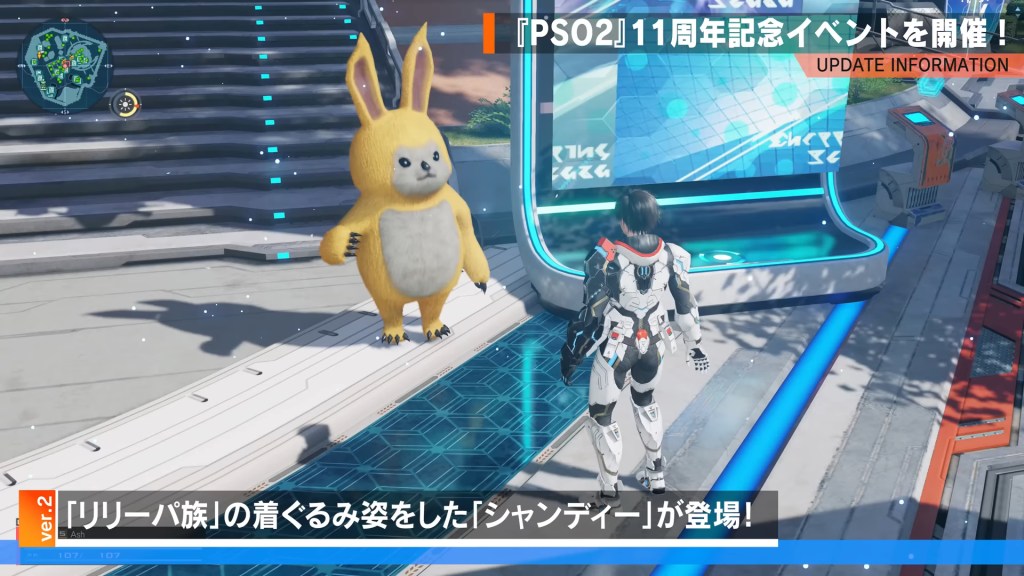Viewport: 1024px width, 576px height.
Task: Click the sun day-night cycle icon
Action: 126,103
